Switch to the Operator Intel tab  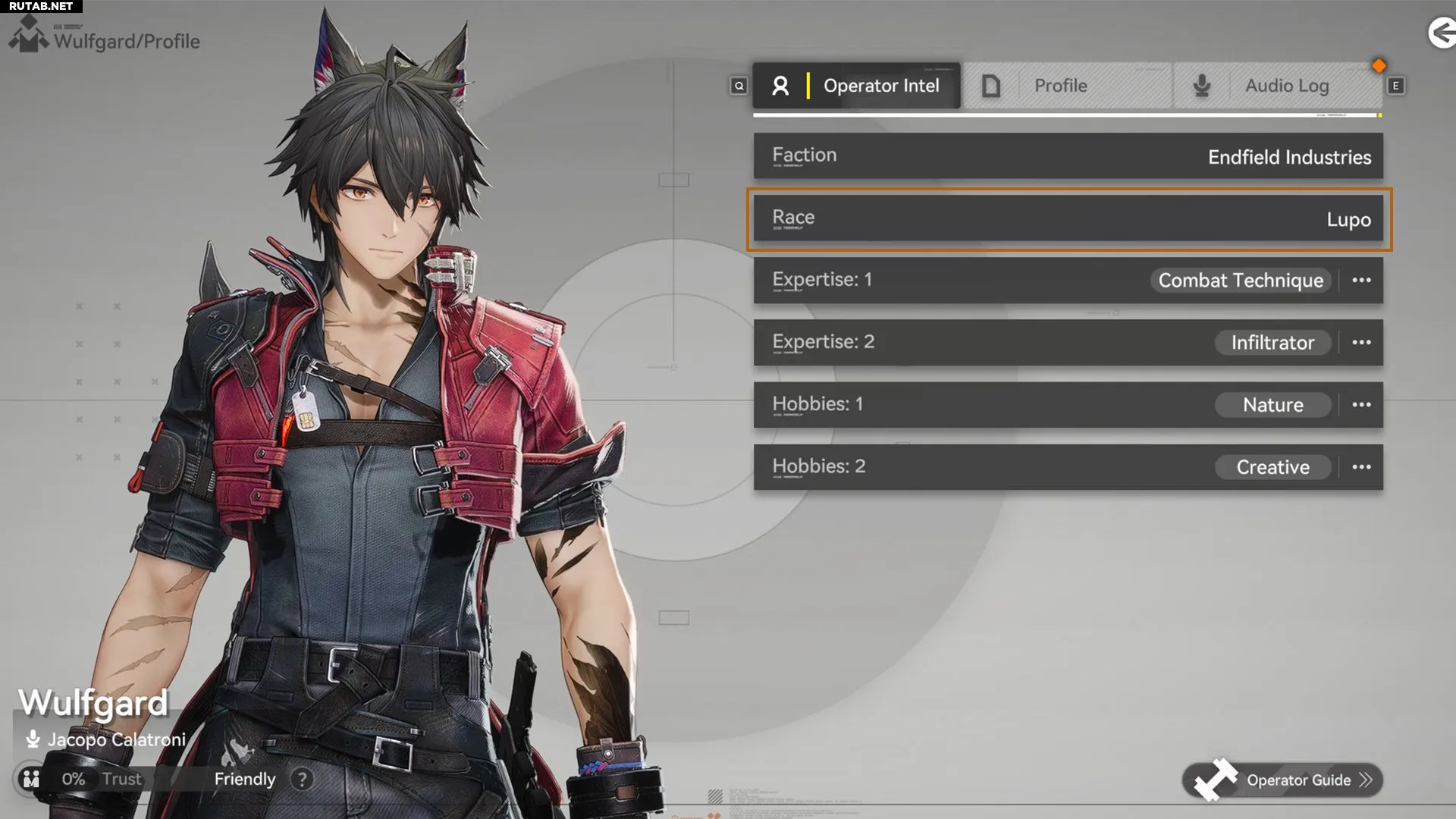[857, 86]
